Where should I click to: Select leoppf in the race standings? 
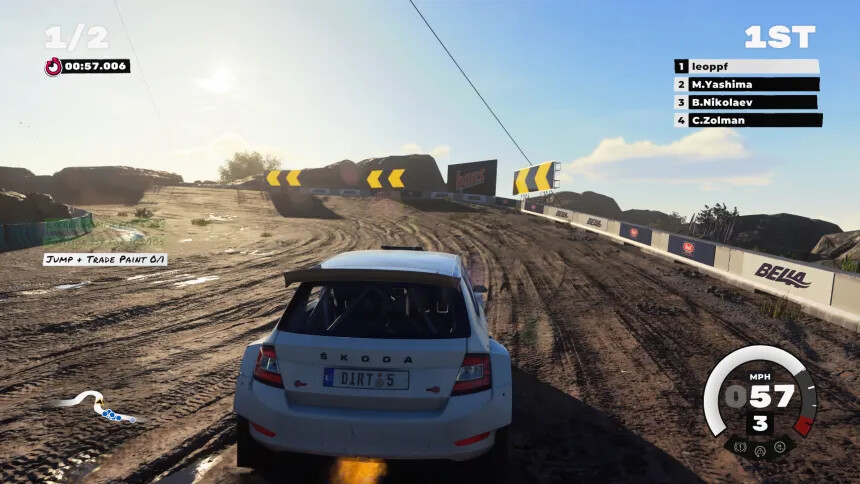[747, 66]
